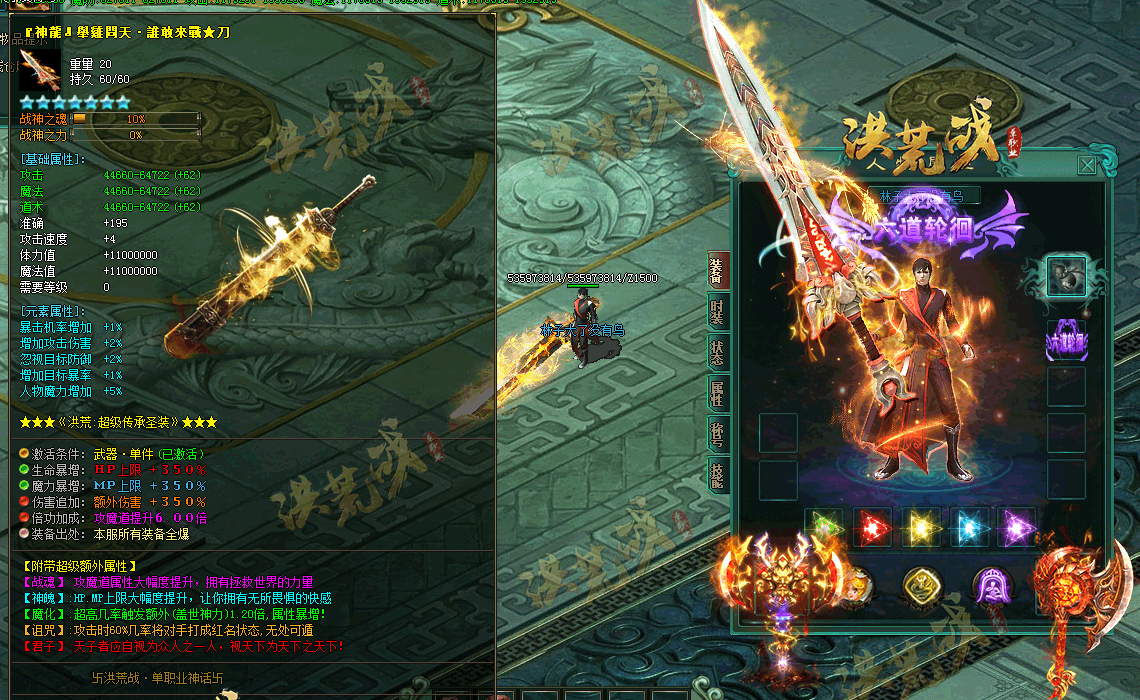Image resolution: width=1140 pixels, height=700 pixels.
Task: Click the green star gem slot
Action: 824,527
